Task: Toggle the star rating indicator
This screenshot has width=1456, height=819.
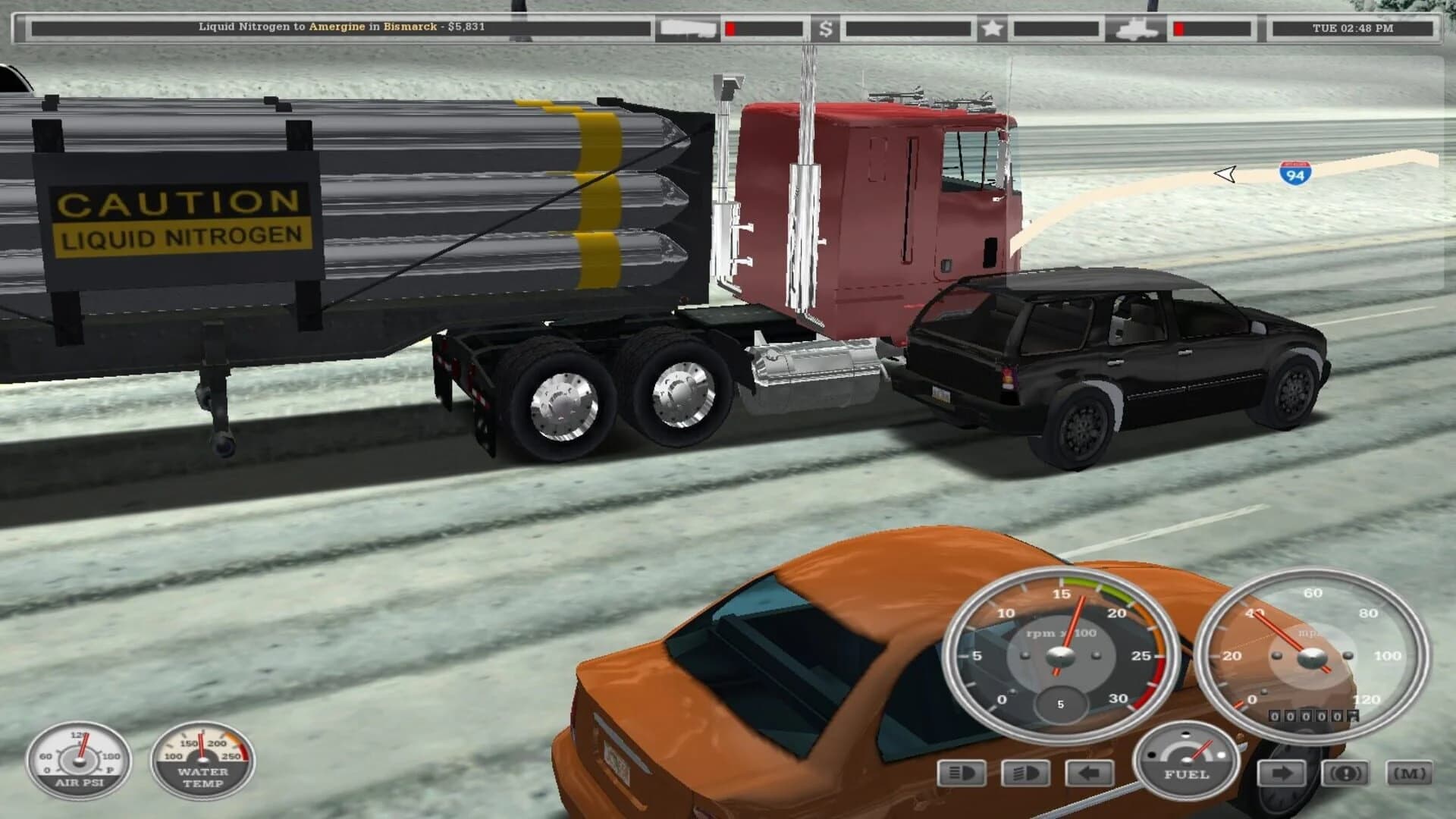Action: [x=993, y=27]
